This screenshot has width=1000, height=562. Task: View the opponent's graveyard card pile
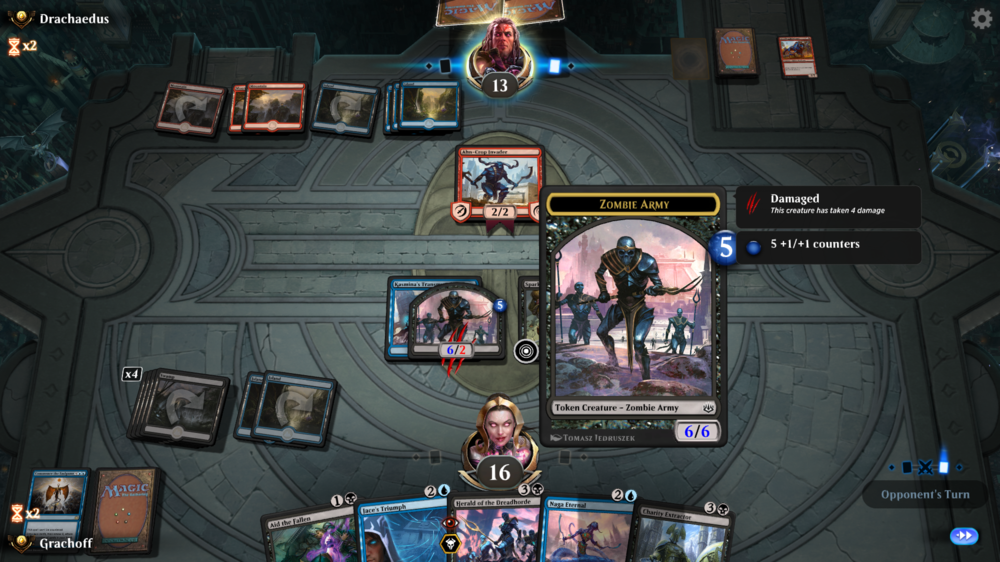[x=797, y=56]
